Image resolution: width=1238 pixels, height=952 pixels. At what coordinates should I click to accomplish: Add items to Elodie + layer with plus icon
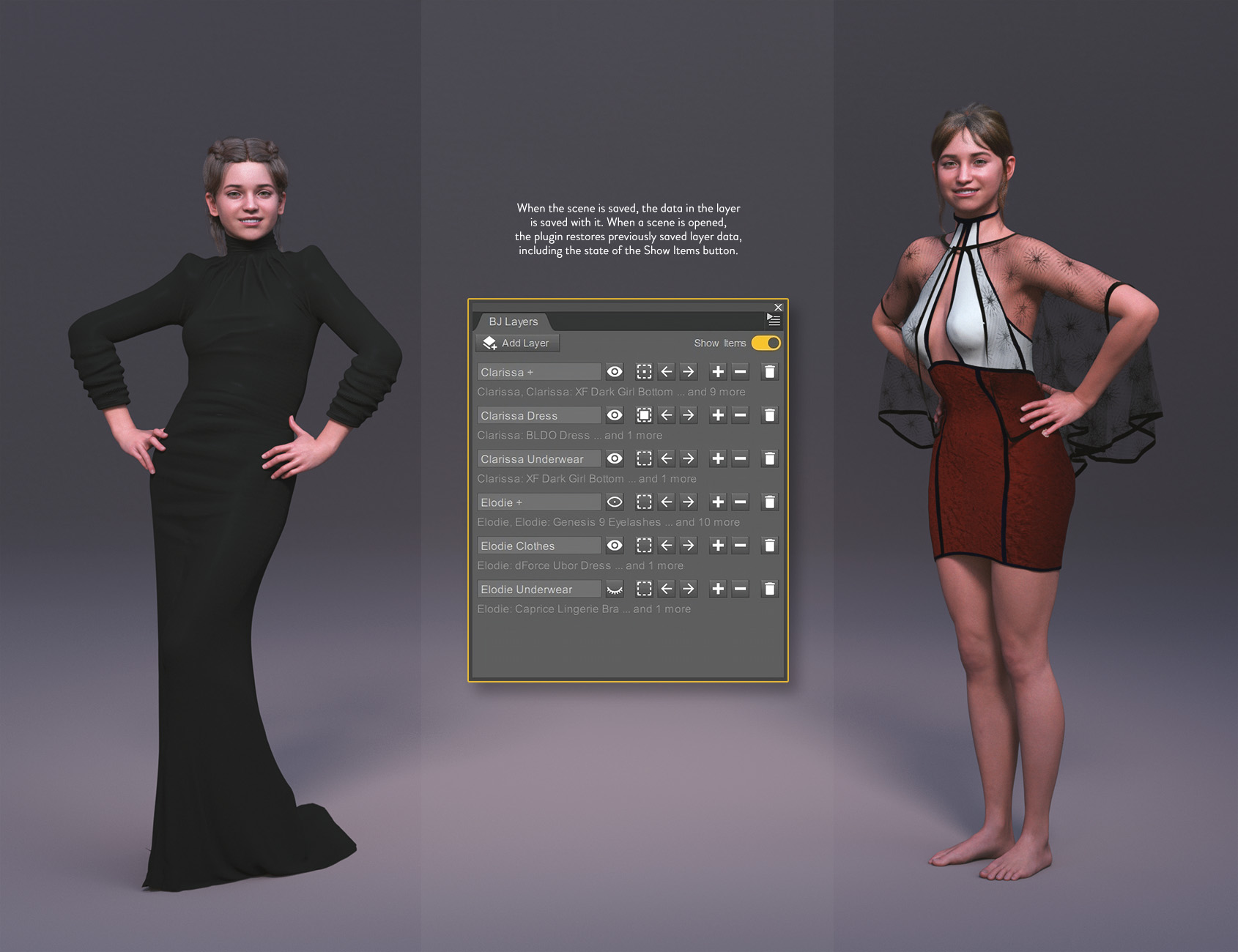point(718,502)
